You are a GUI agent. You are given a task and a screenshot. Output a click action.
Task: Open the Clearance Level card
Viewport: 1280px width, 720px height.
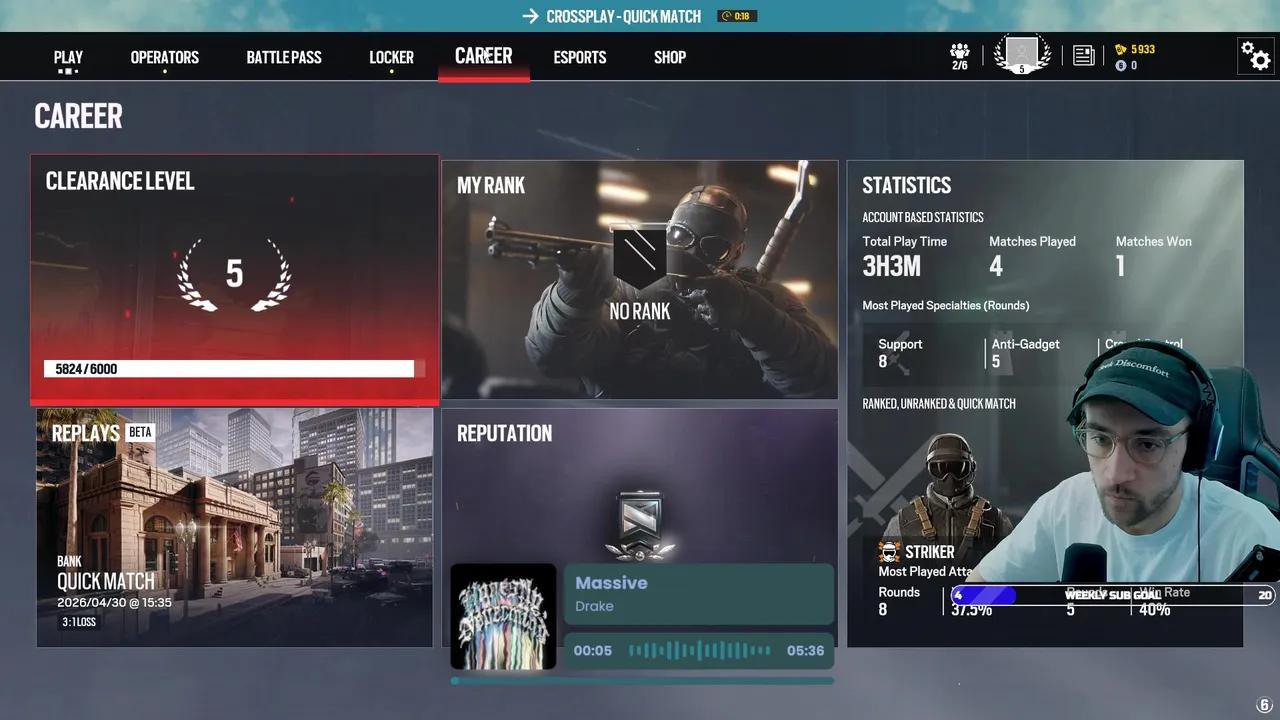click(x=234, y=277)
